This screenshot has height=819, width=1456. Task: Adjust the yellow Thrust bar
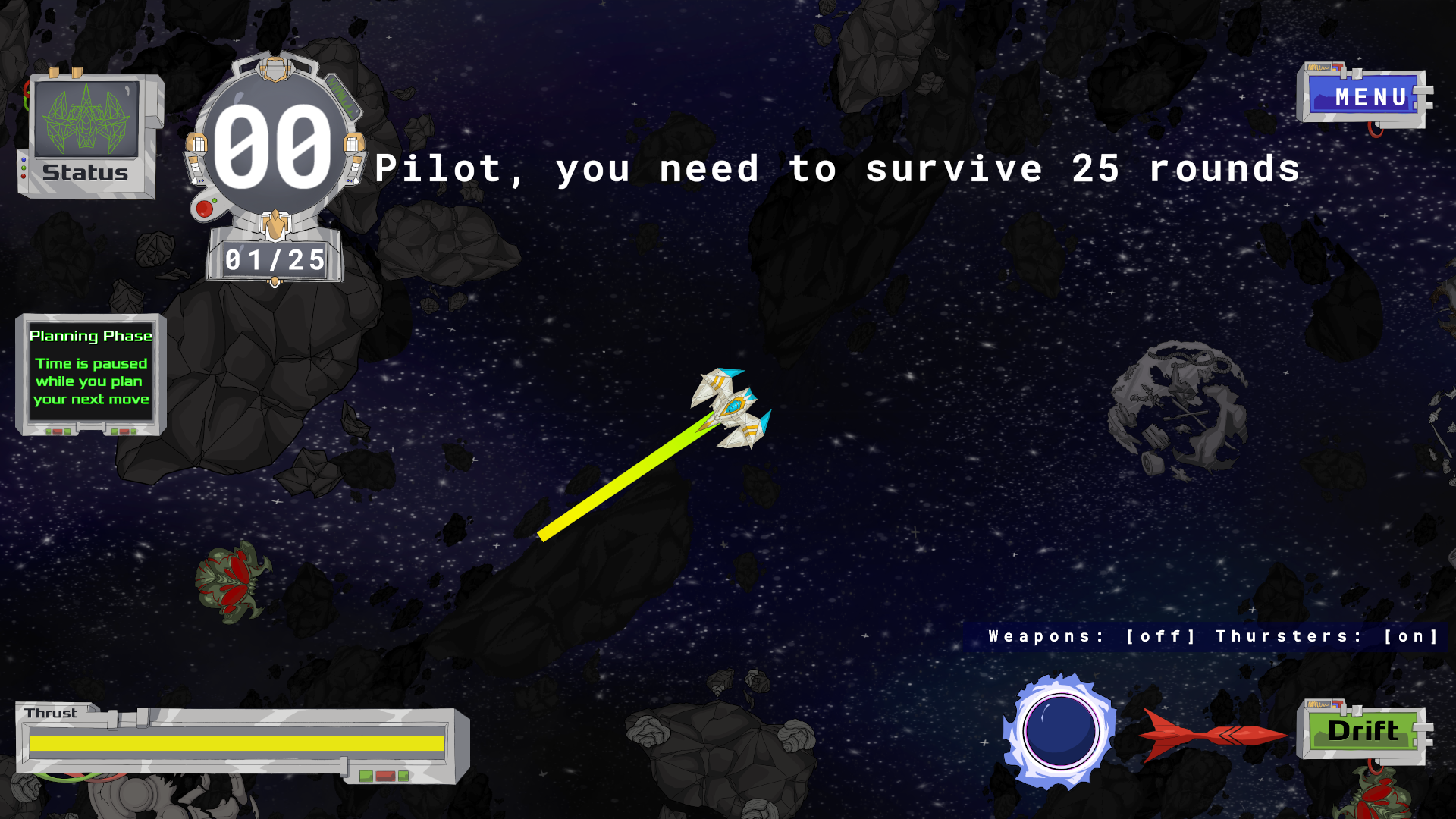[x=237, y=743]
